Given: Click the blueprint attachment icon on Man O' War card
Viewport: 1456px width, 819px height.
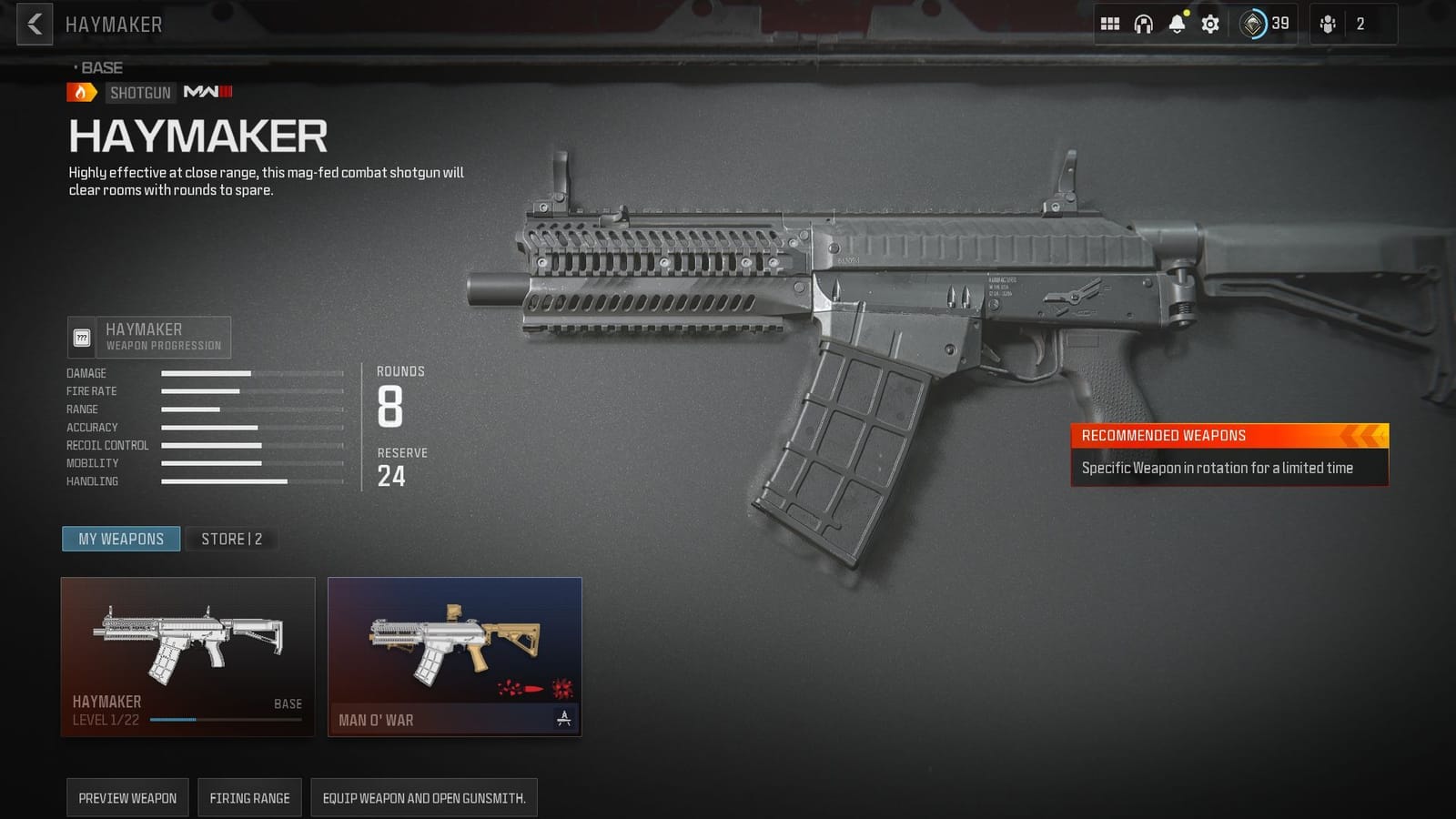Looking at the screenshot, I should [x=564, y=719].
